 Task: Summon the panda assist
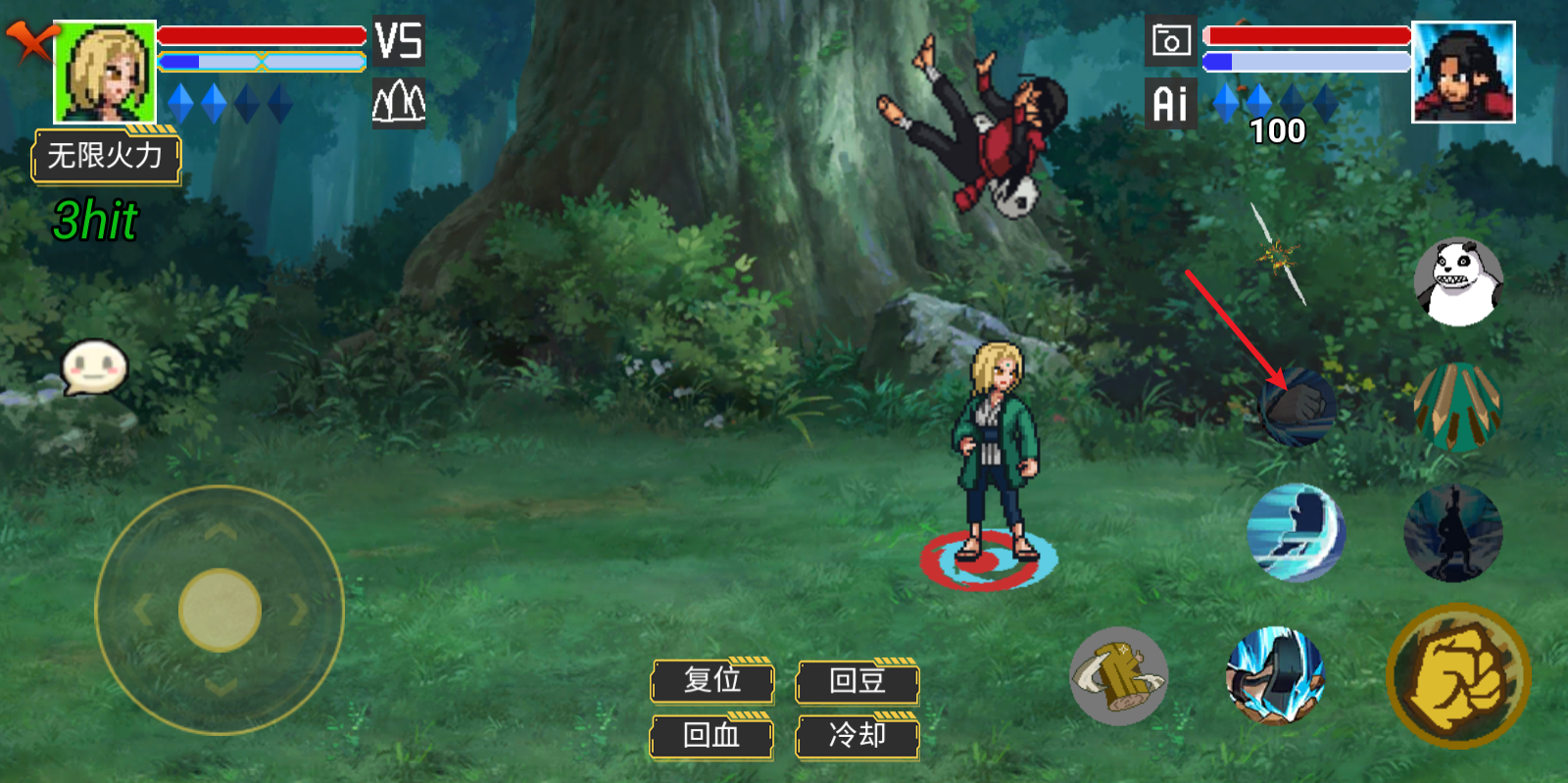[1458, 282]
